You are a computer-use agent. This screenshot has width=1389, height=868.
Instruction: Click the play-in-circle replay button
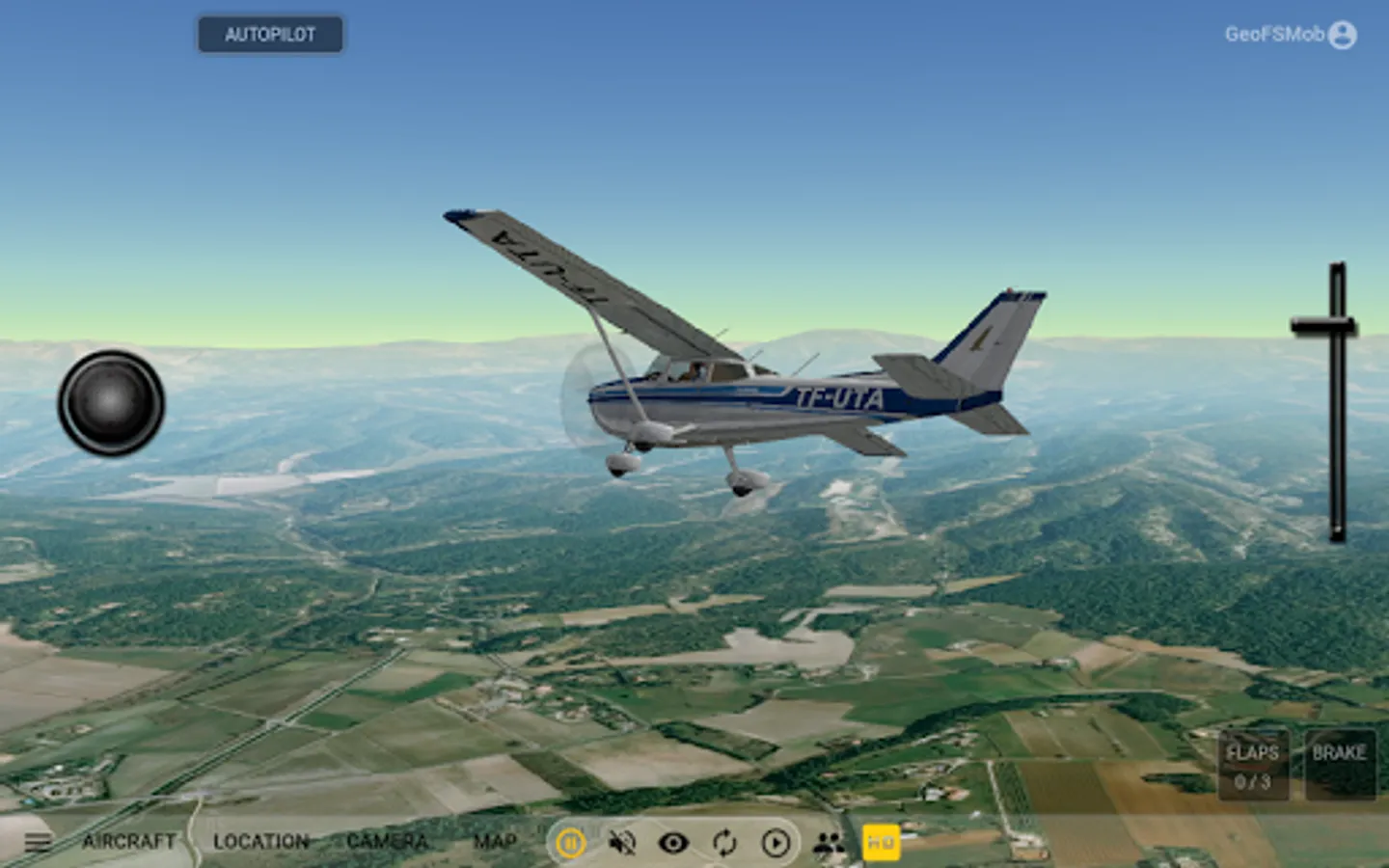tap(776, 843)
